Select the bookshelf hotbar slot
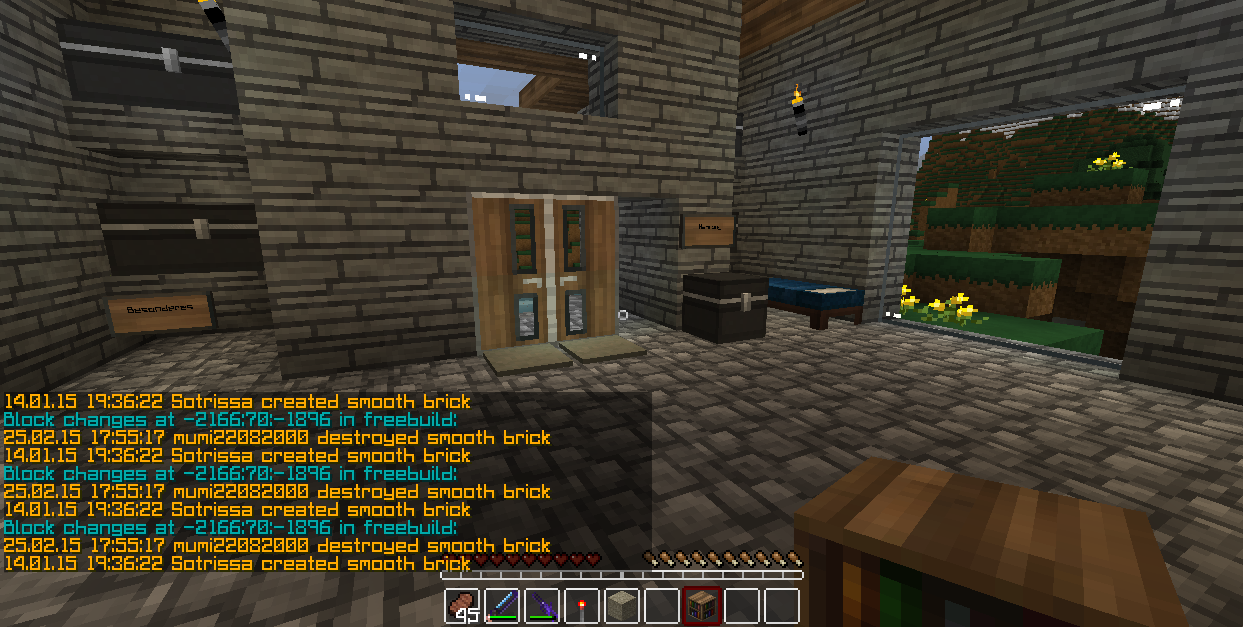The height and width of the screenshot is (627, 1243). tap(701, 606)
